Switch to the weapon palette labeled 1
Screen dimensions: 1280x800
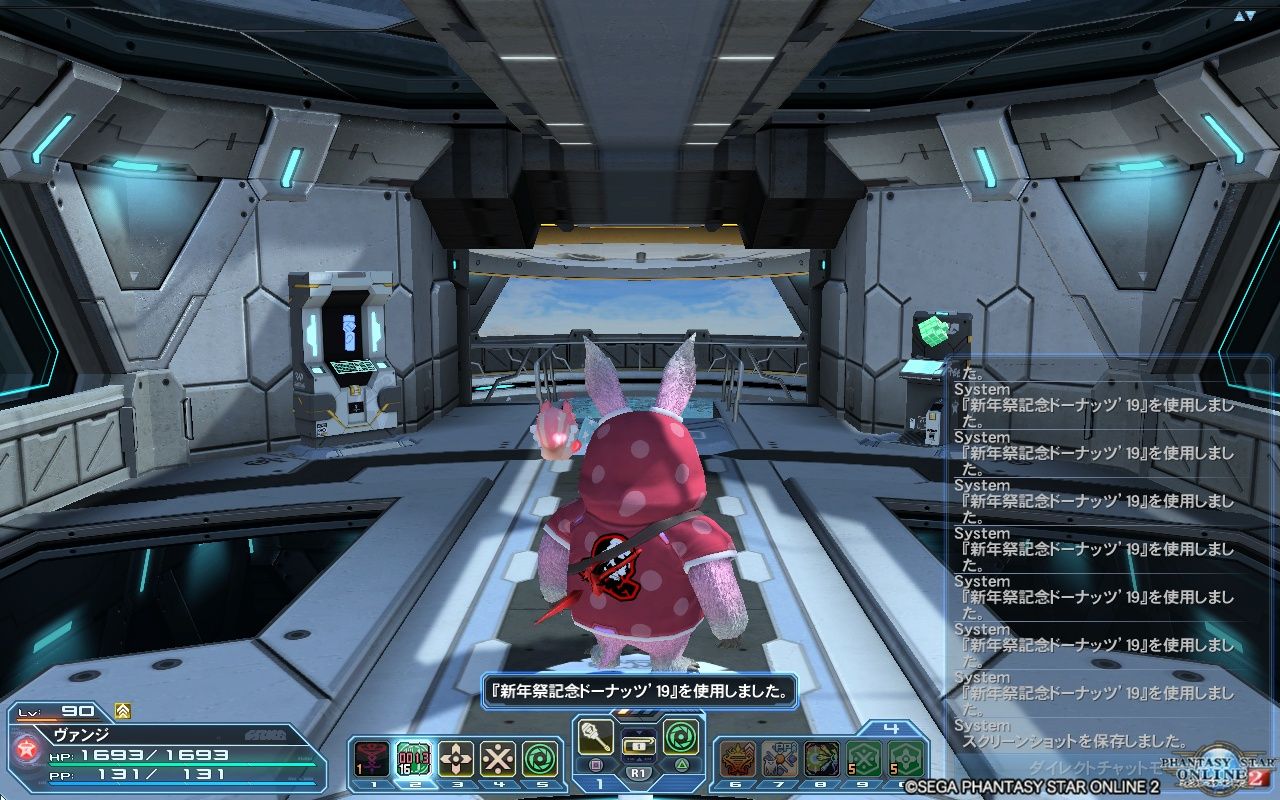598,782
